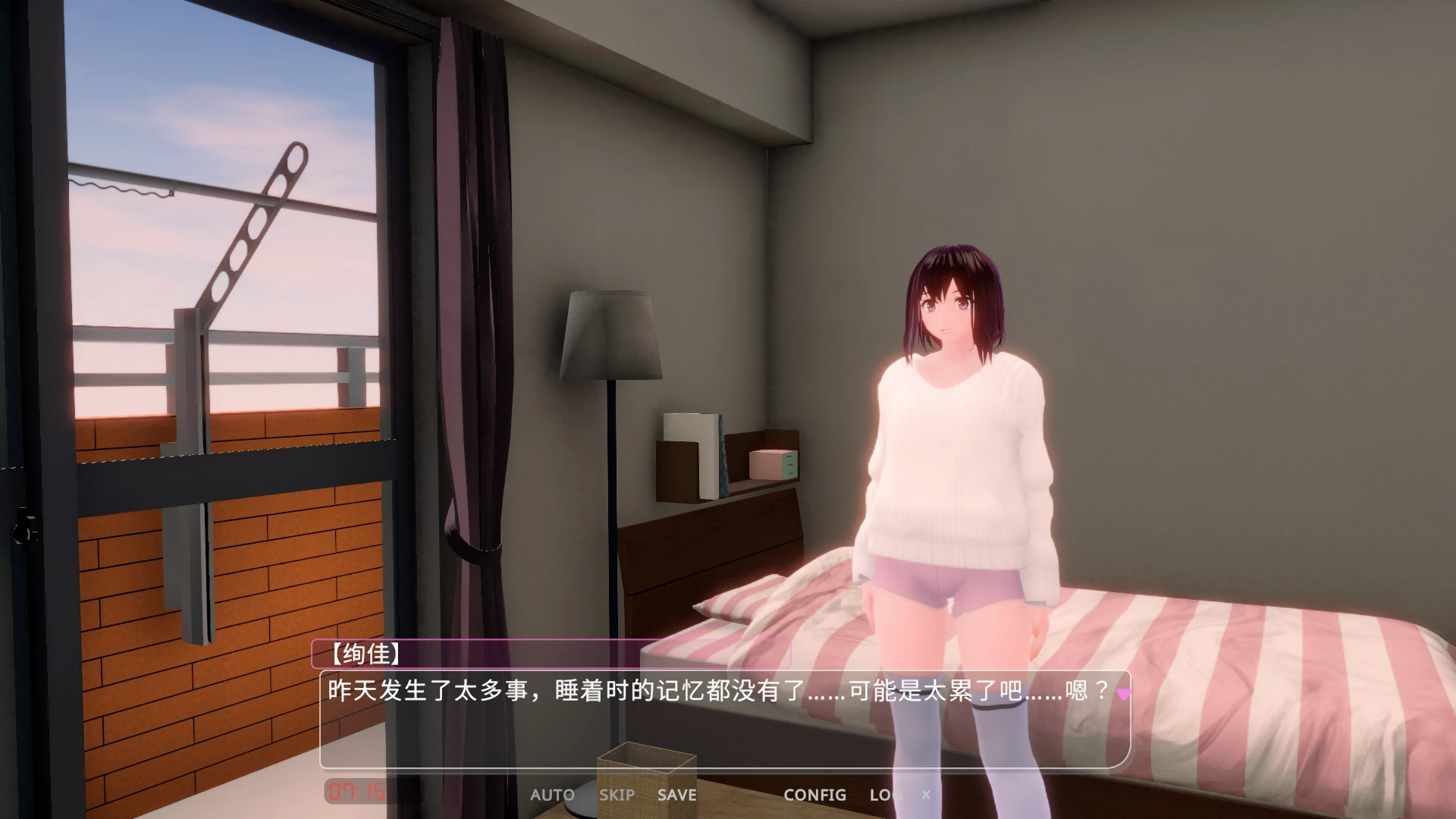
Task: Enable AUTO mode for automatic dialogue
Action: click(x=553, y=795)
